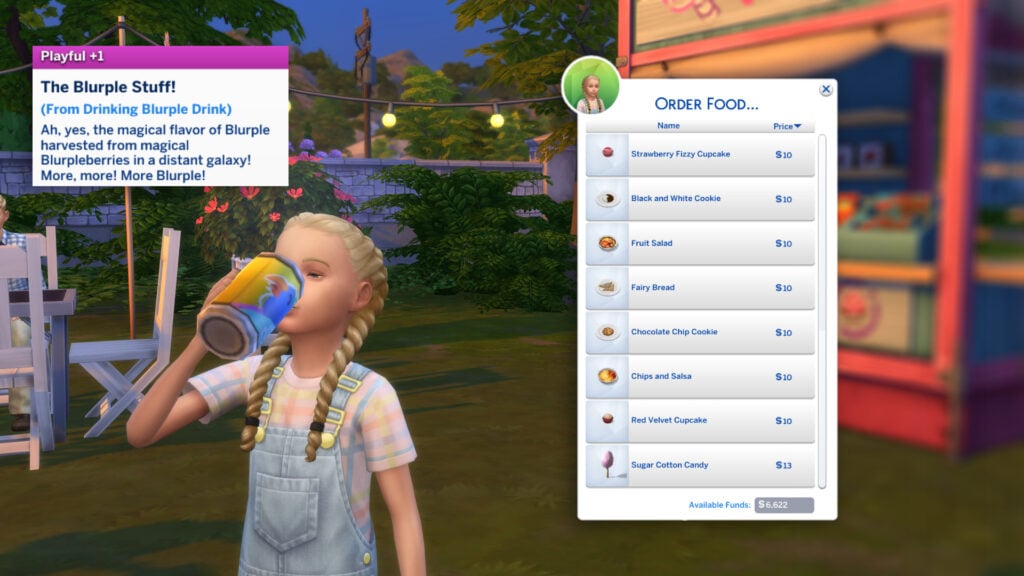Sort the food list by Price
The width and height of the screenshot is (1024, 576).
point(787,126)
